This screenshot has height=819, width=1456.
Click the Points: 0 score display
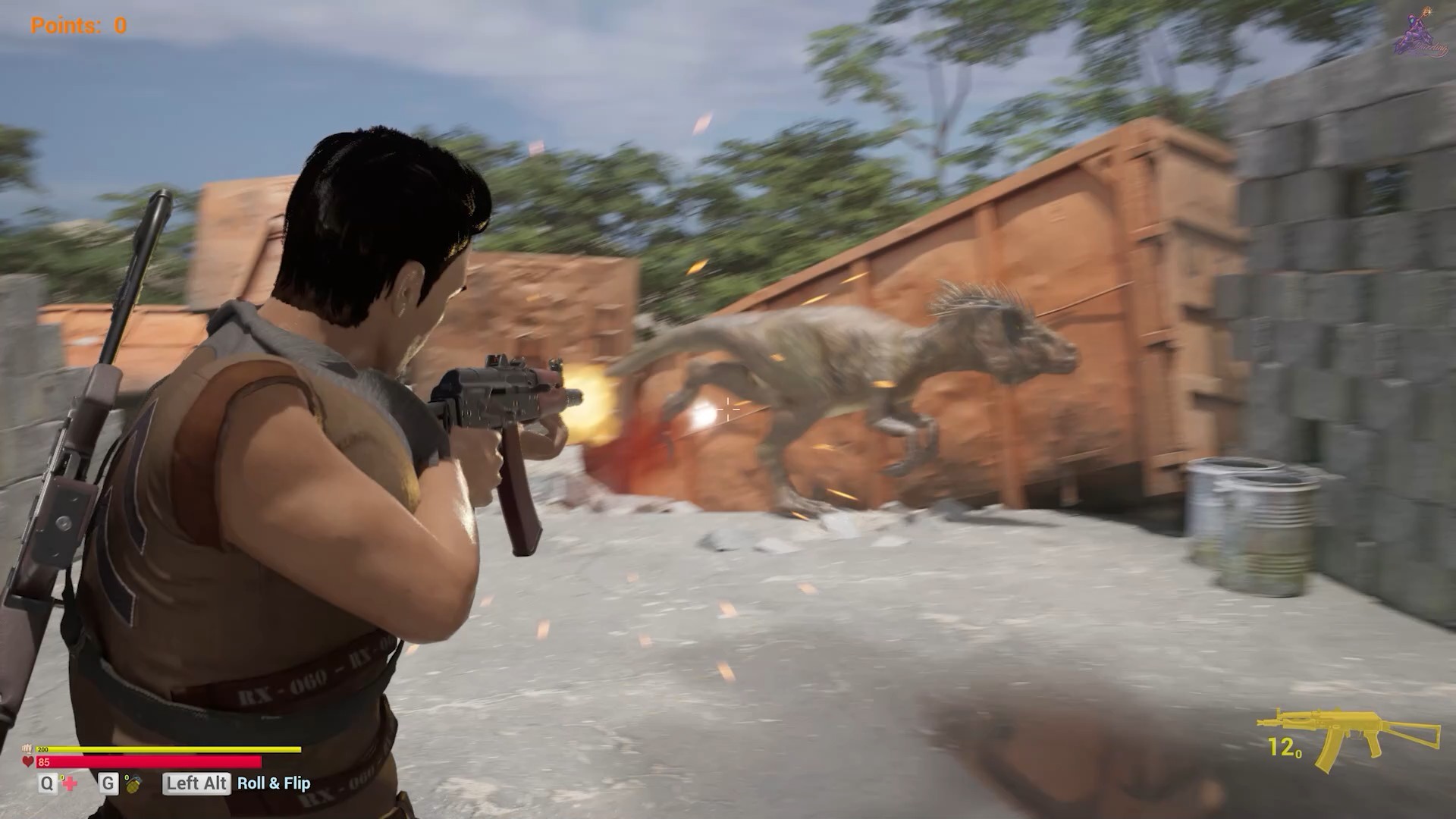[x=77, y=25]
